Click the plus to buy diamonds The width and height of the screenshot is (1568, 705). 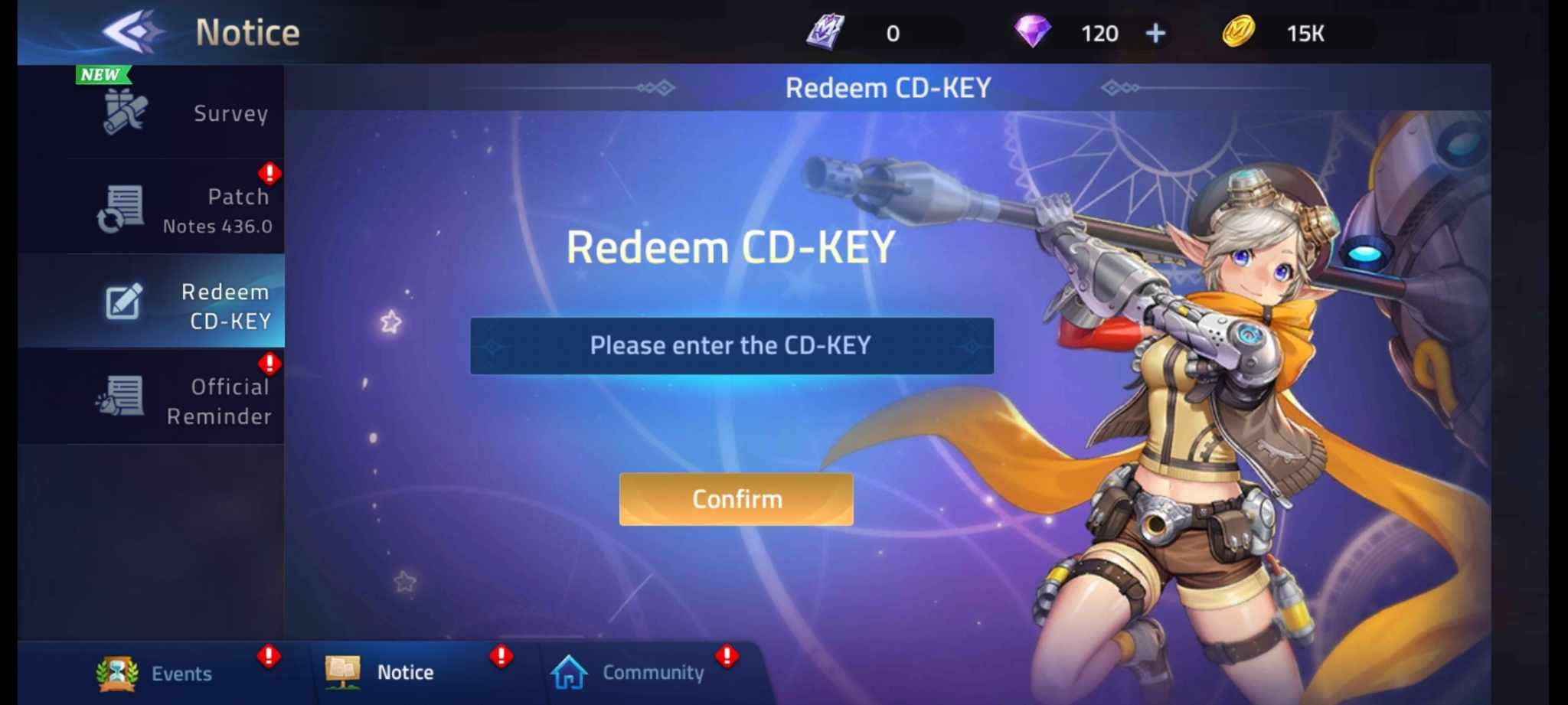[1156, 32]
